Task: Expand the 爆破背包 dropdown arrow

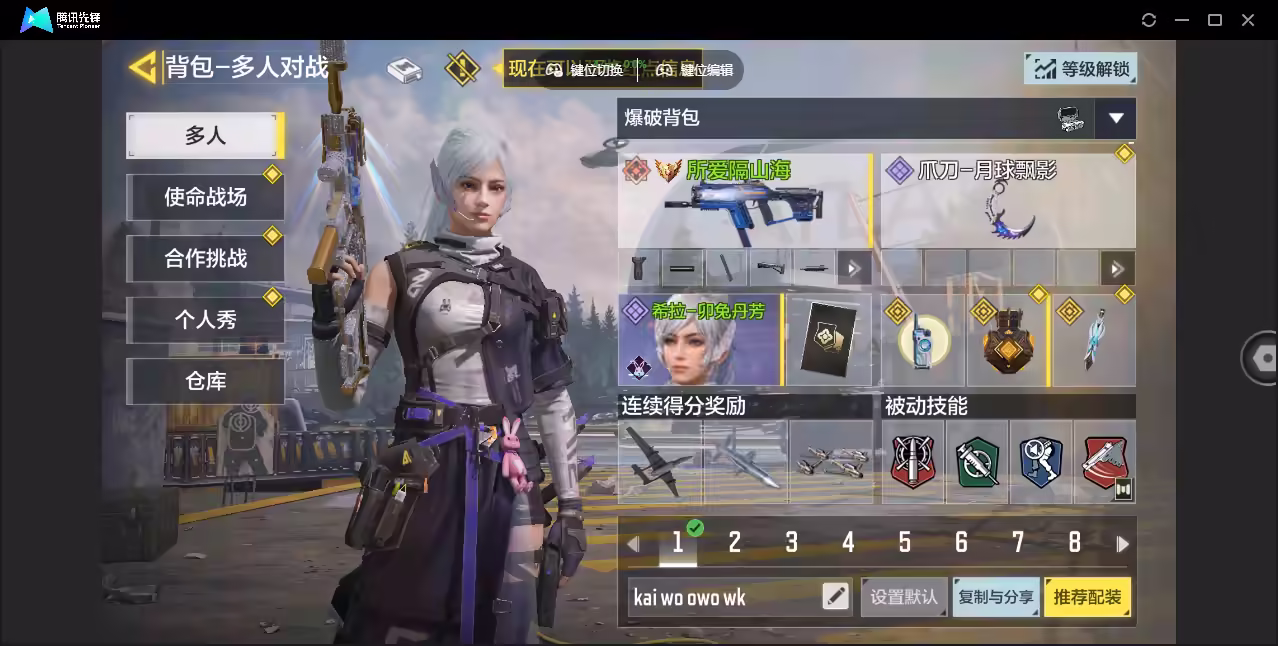Action: pyautogui.click(x=1115, y=118)
